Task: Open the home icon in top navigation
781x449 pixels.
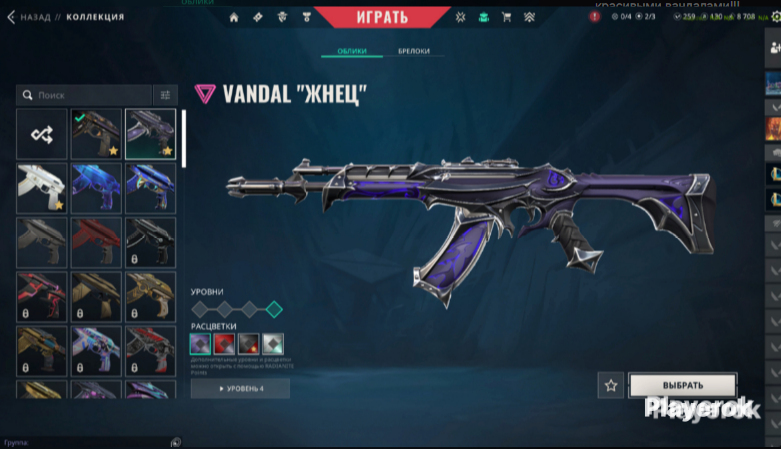Action: 234,17
